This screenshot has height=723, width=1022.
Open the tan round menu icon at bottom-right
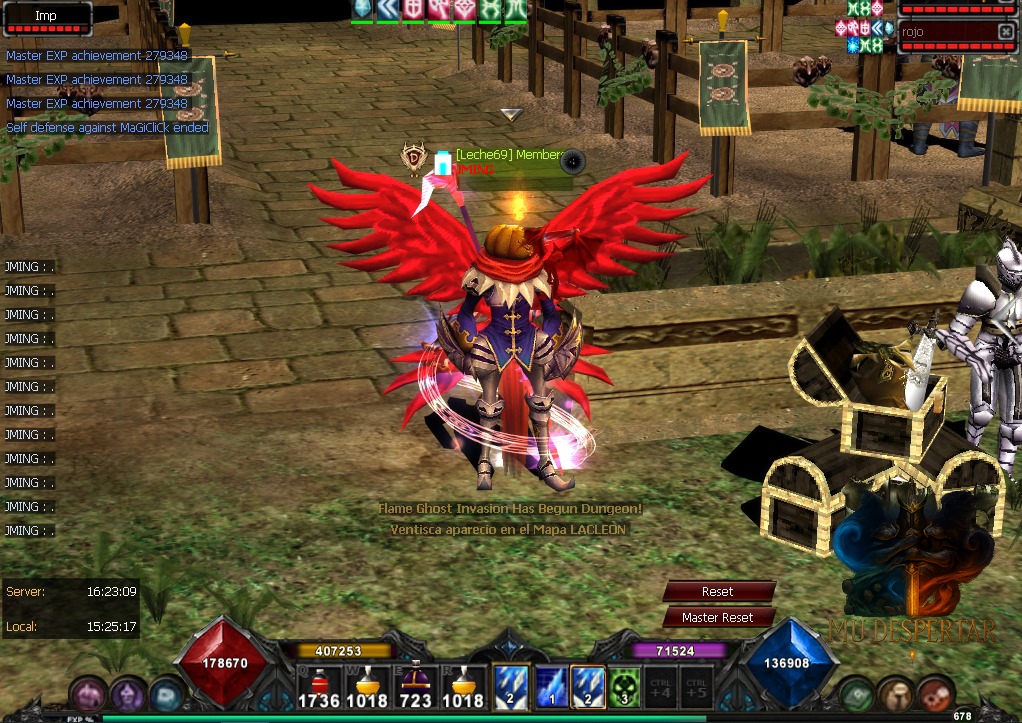click(896, 694)
